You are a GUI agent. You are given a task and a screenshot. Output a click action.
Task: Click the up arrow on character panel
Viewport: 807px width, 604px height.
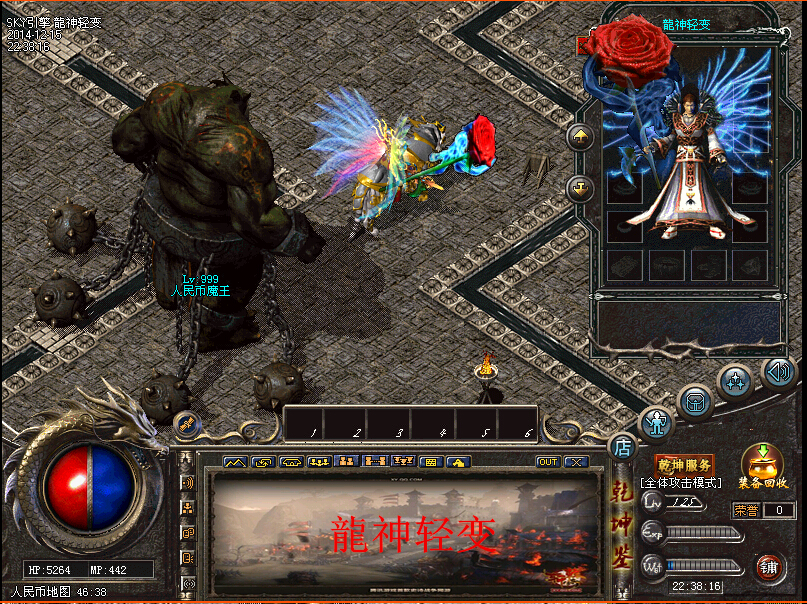(x=579, y=136)
